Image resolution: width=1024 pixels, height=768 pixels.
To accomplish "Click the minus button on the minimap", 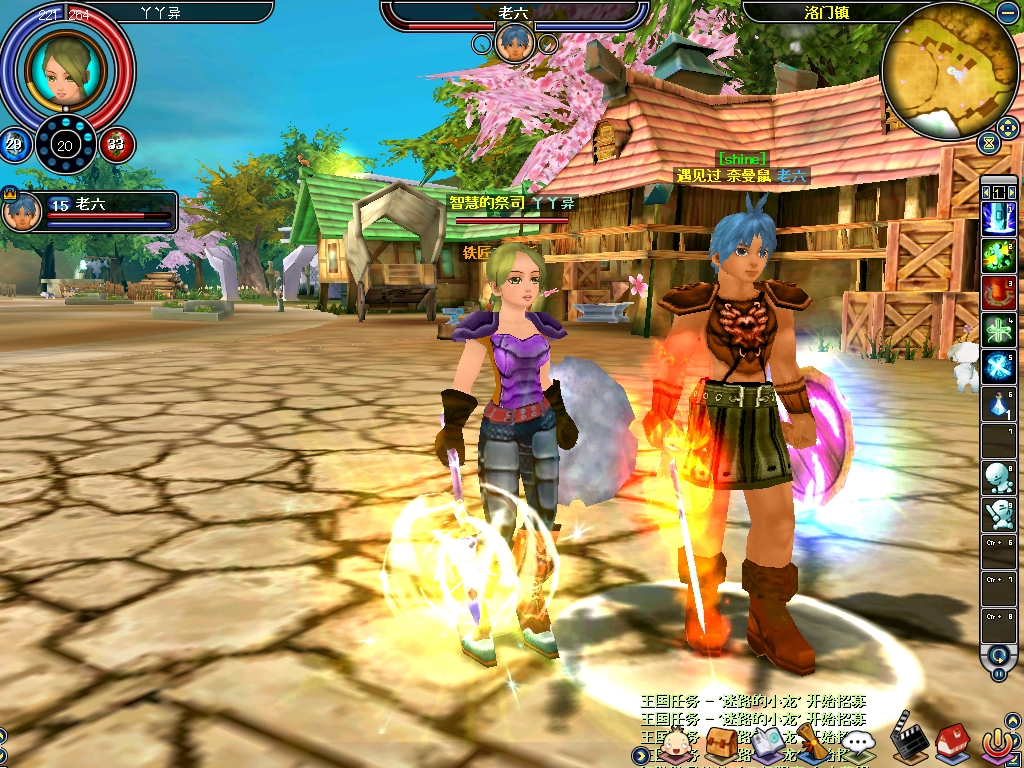I will click(x=1006, y=13).
